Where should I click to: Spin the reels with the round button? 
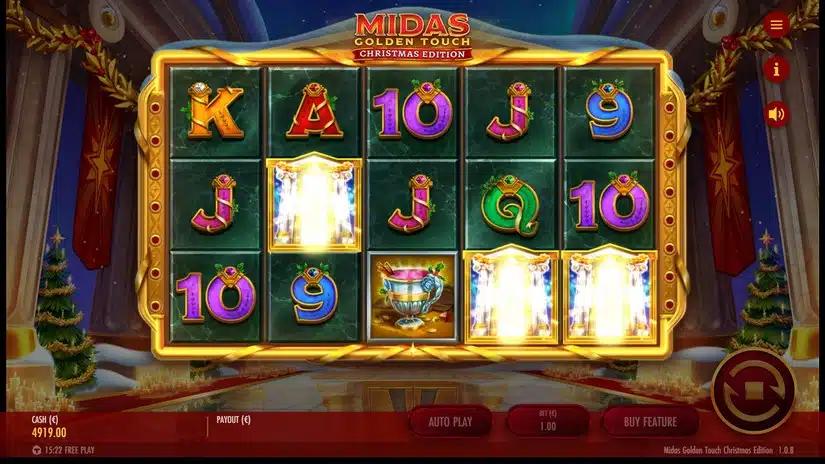click(753, 389)
